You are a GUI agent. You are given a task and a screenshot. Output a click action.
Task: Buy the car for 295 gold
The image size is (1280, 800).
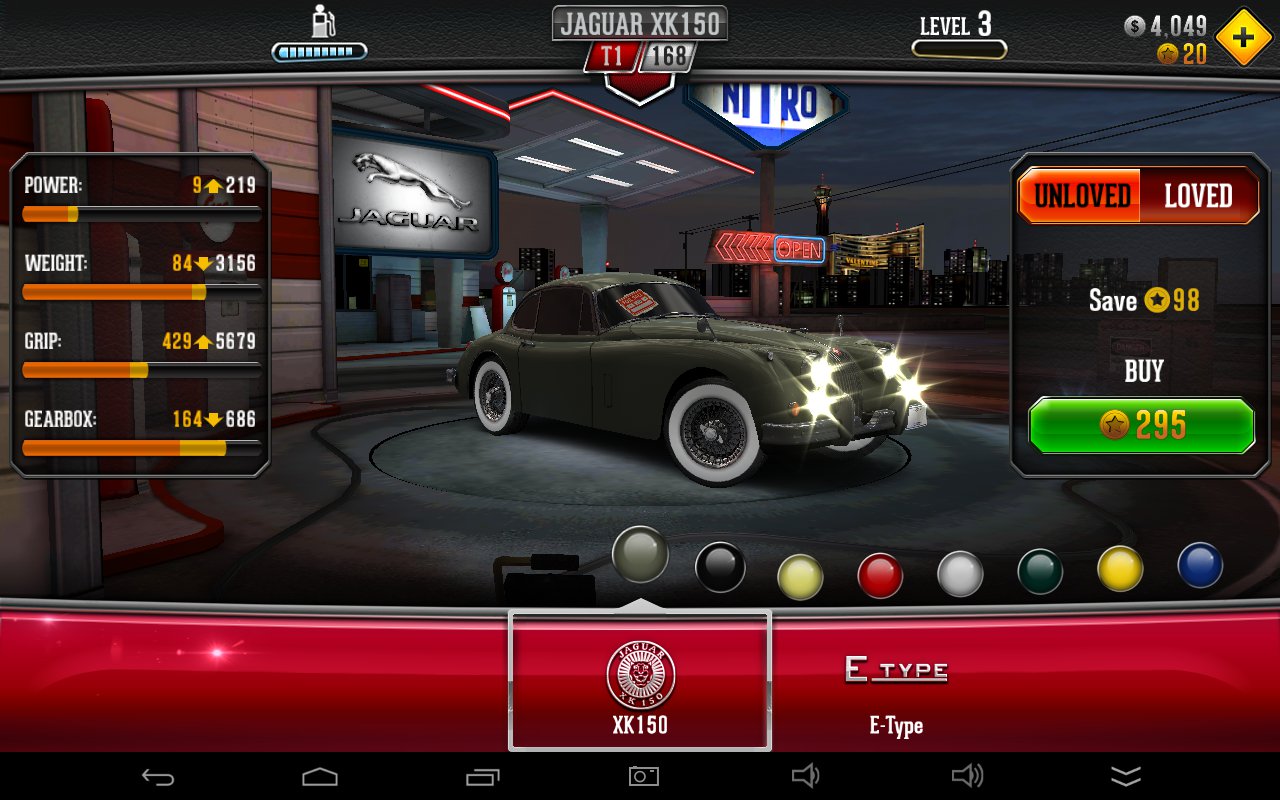1141,426
